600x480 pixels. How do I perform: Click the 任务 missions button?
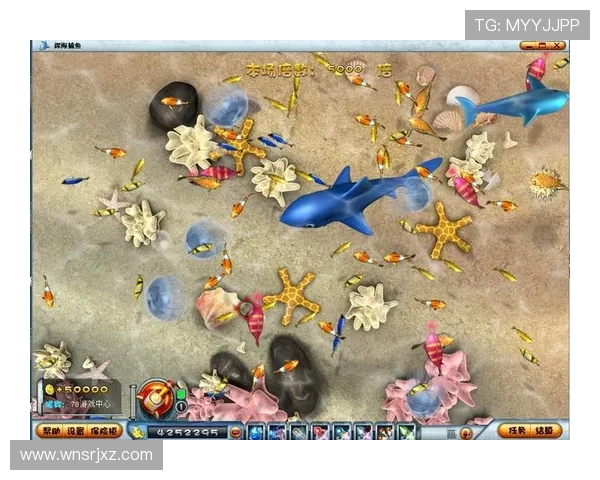(515, 431)
